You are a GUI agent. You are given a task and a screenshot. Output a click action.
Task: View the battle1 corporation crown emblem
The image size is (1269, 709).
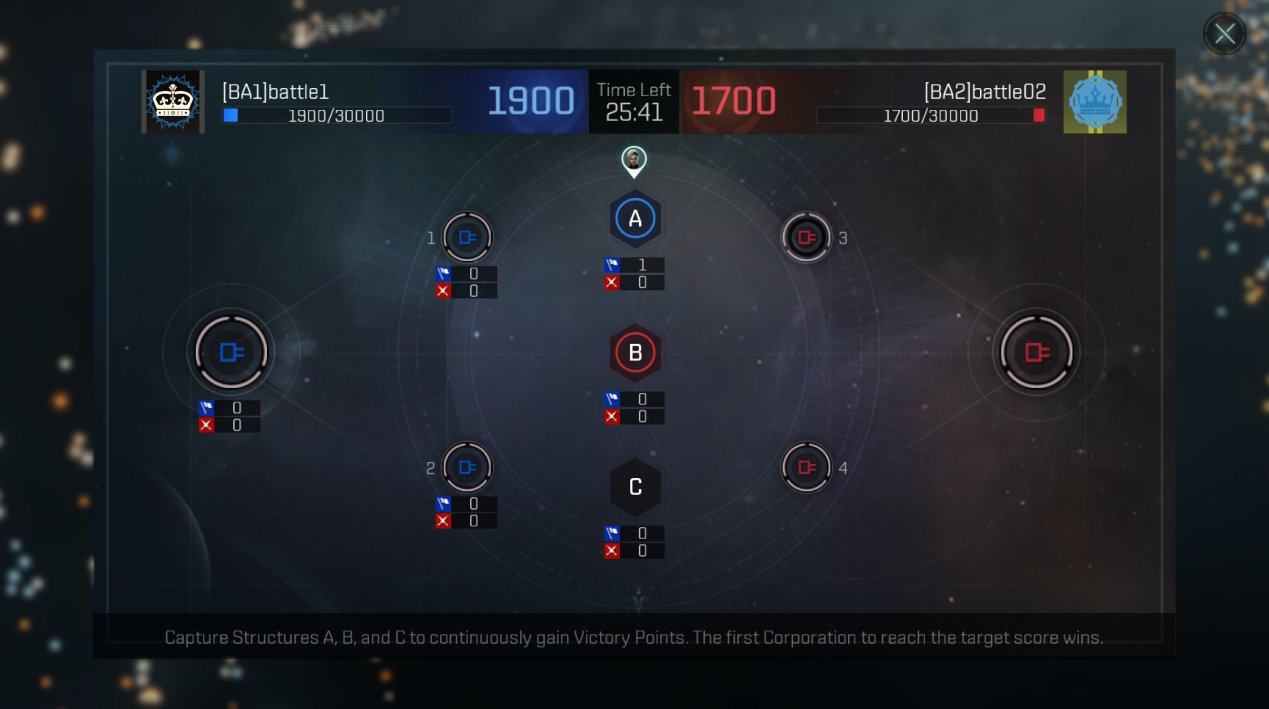(x=173, y=102)
